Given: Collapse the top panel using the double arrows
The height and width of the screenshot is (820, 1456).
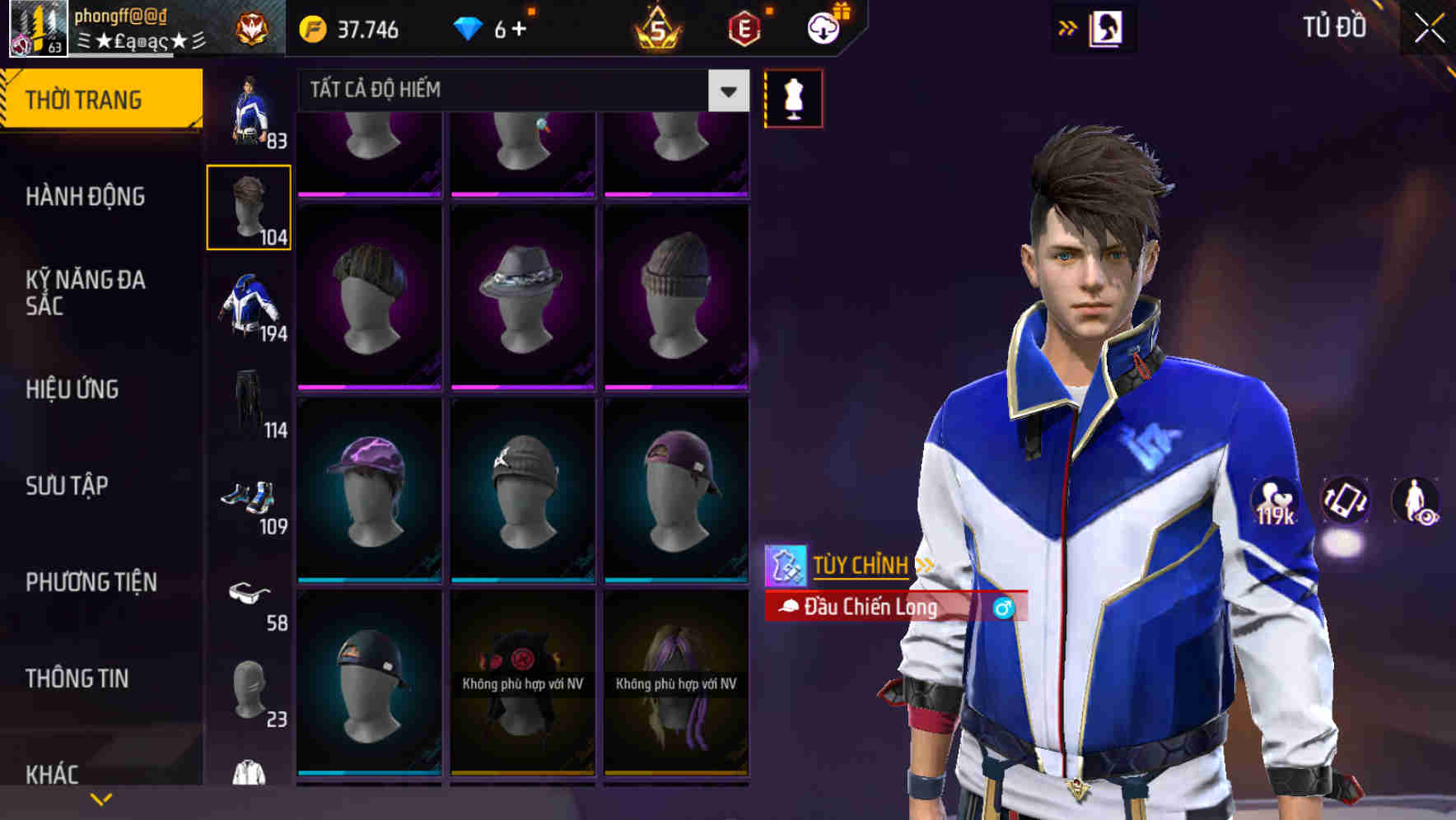Looking at the screenshot, I should click(1066, 26).
